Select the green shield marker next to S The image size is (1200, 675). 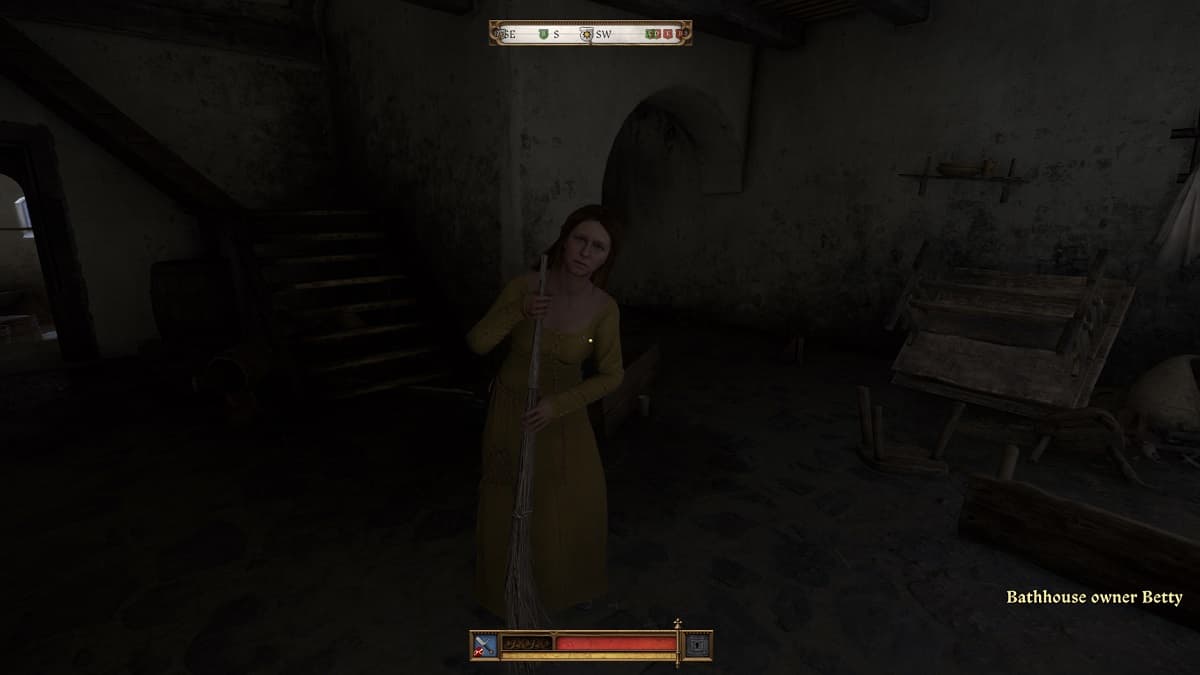pyautogui.click(x=543, y=34)
